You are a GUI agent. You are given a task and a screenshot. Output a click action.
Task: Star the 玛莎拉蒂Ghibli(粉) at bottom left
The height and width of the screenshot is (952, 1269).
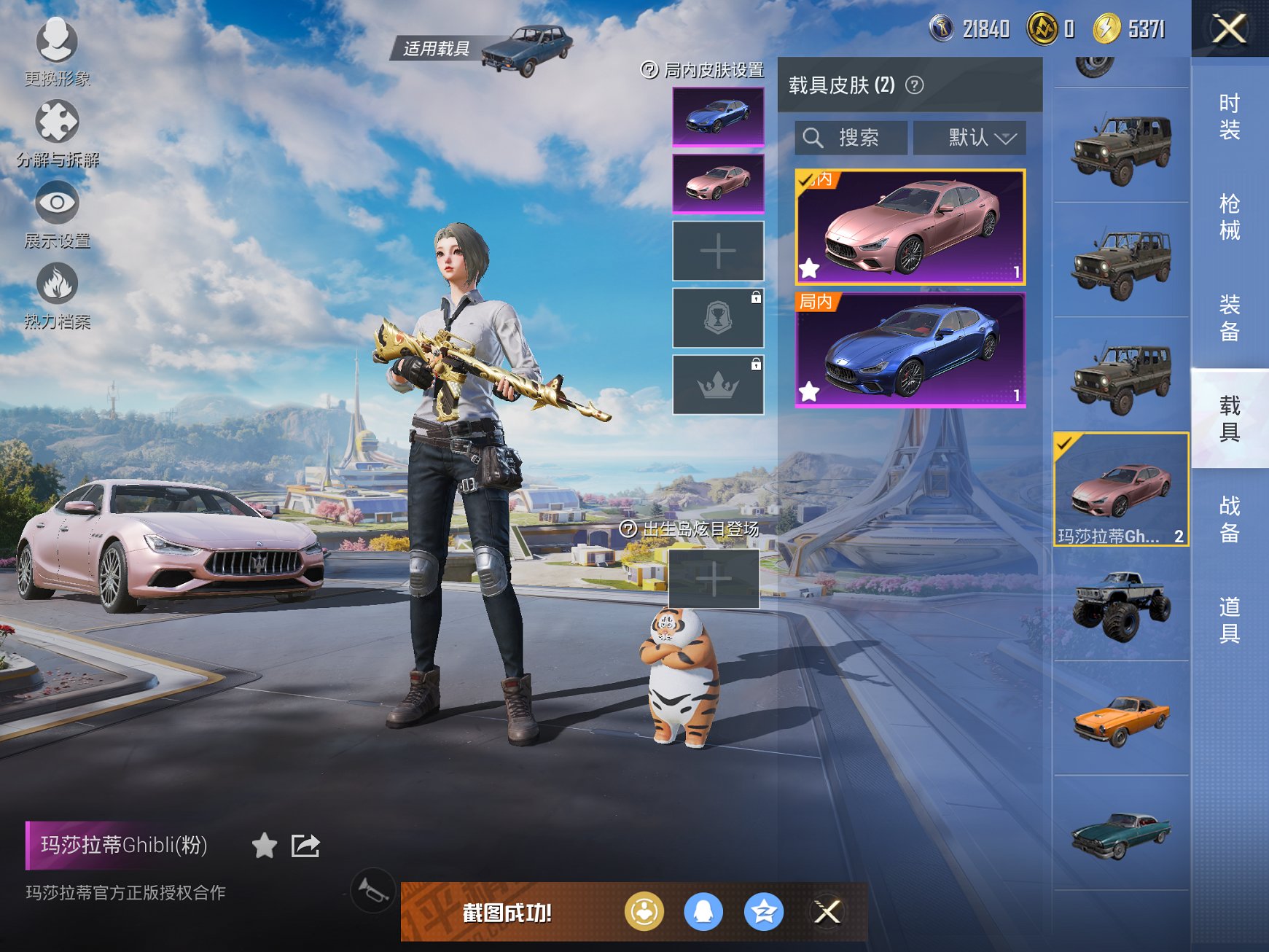(263, 846)
